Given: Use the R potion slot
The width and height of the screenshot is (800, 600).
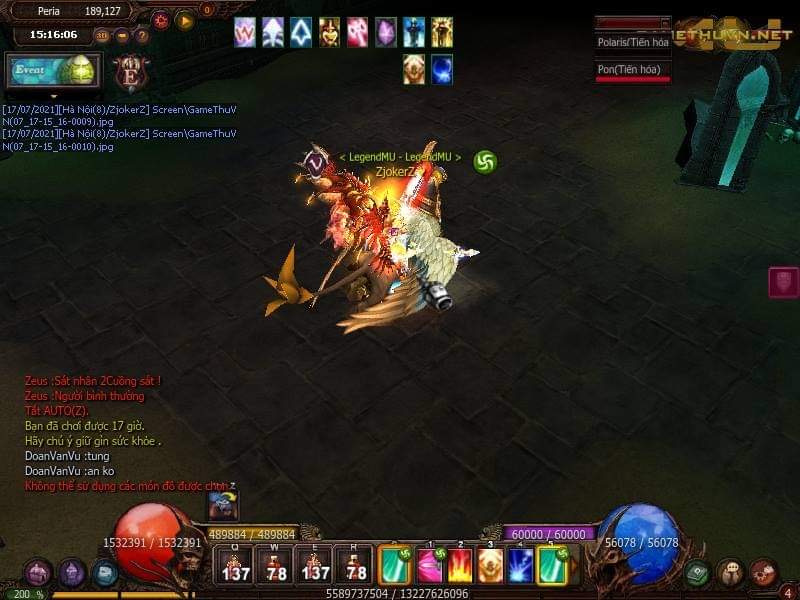Looking at the screenshot, I should coord(354,566).
